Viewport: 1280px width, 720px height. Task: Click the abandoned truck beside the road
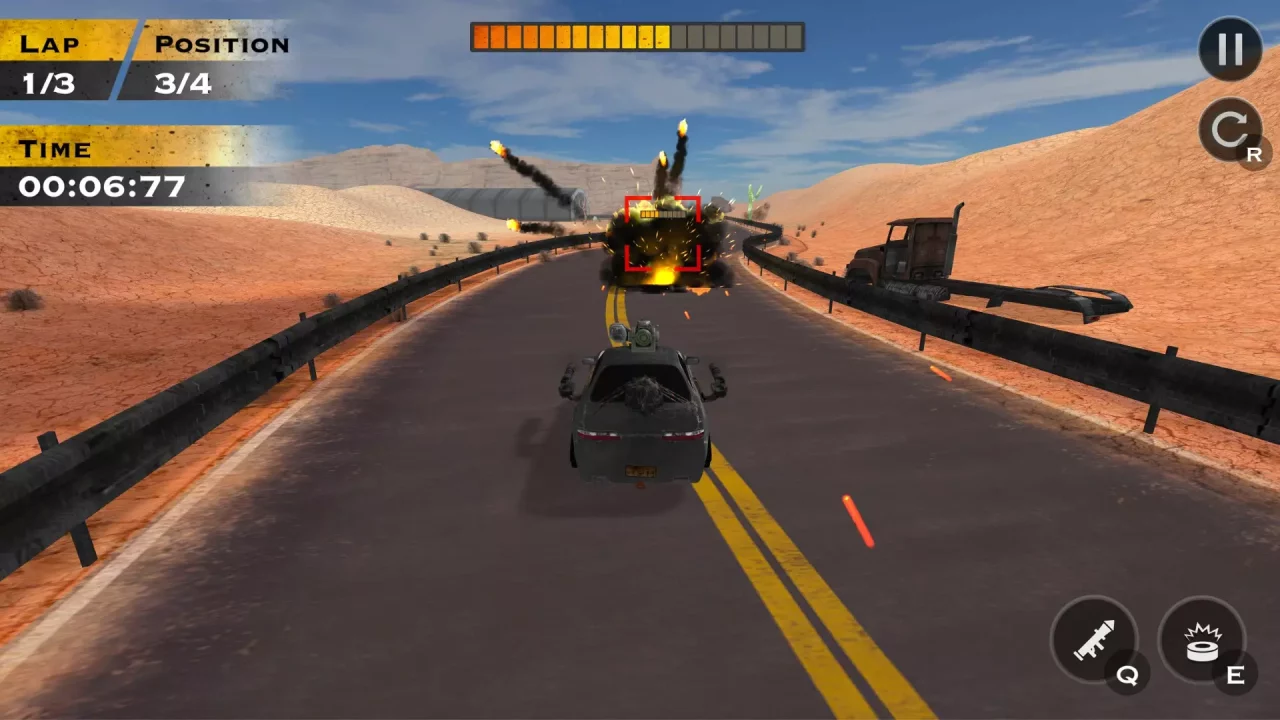915,250
